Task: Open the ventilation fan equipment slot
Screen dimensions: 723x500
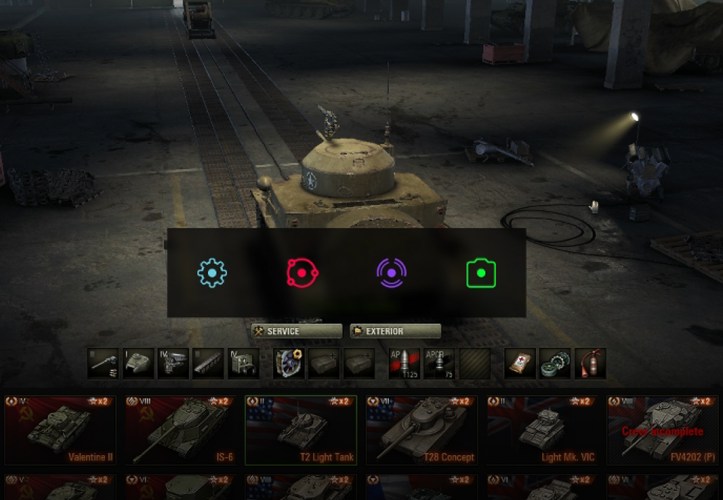Action: pyautogui.click(x=289, y=363)
